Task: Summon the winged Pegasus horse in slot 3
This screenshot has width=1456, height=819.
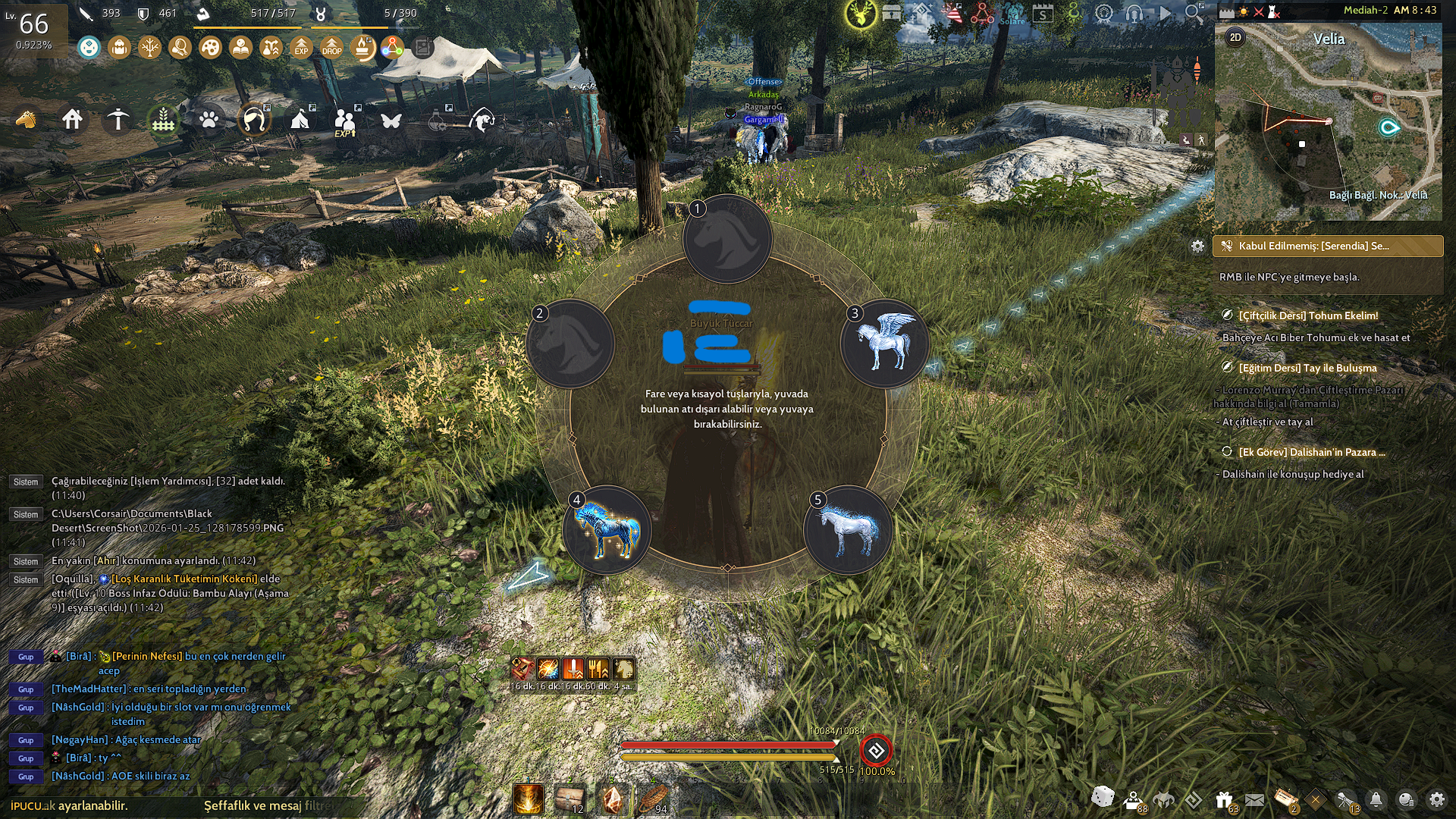Action: [884, 344]
